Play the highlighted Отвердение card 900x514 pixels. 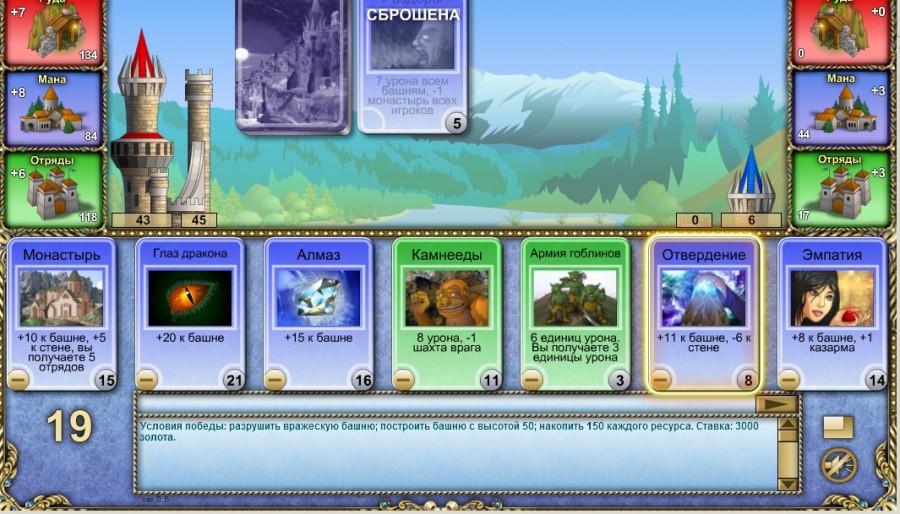point(703,297)
